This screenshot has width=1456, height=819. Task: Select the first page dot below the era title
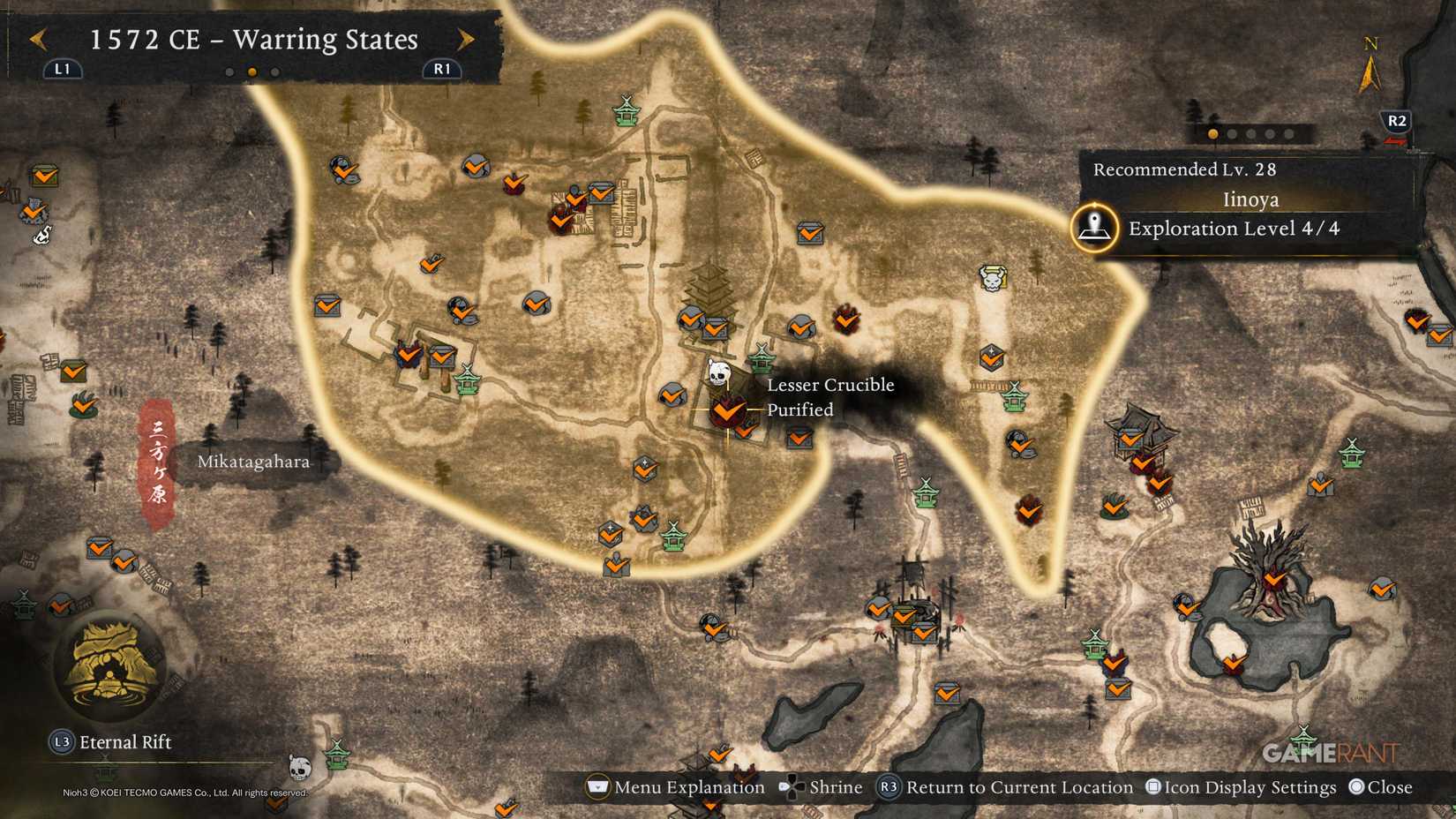pyautogui.click(x=229, y=71)
